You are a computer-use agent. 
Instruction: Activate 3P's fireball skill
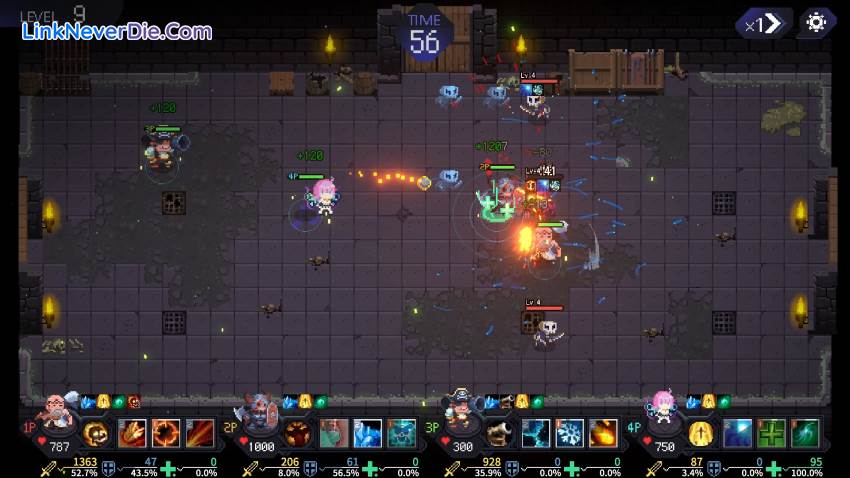(603, 433)
